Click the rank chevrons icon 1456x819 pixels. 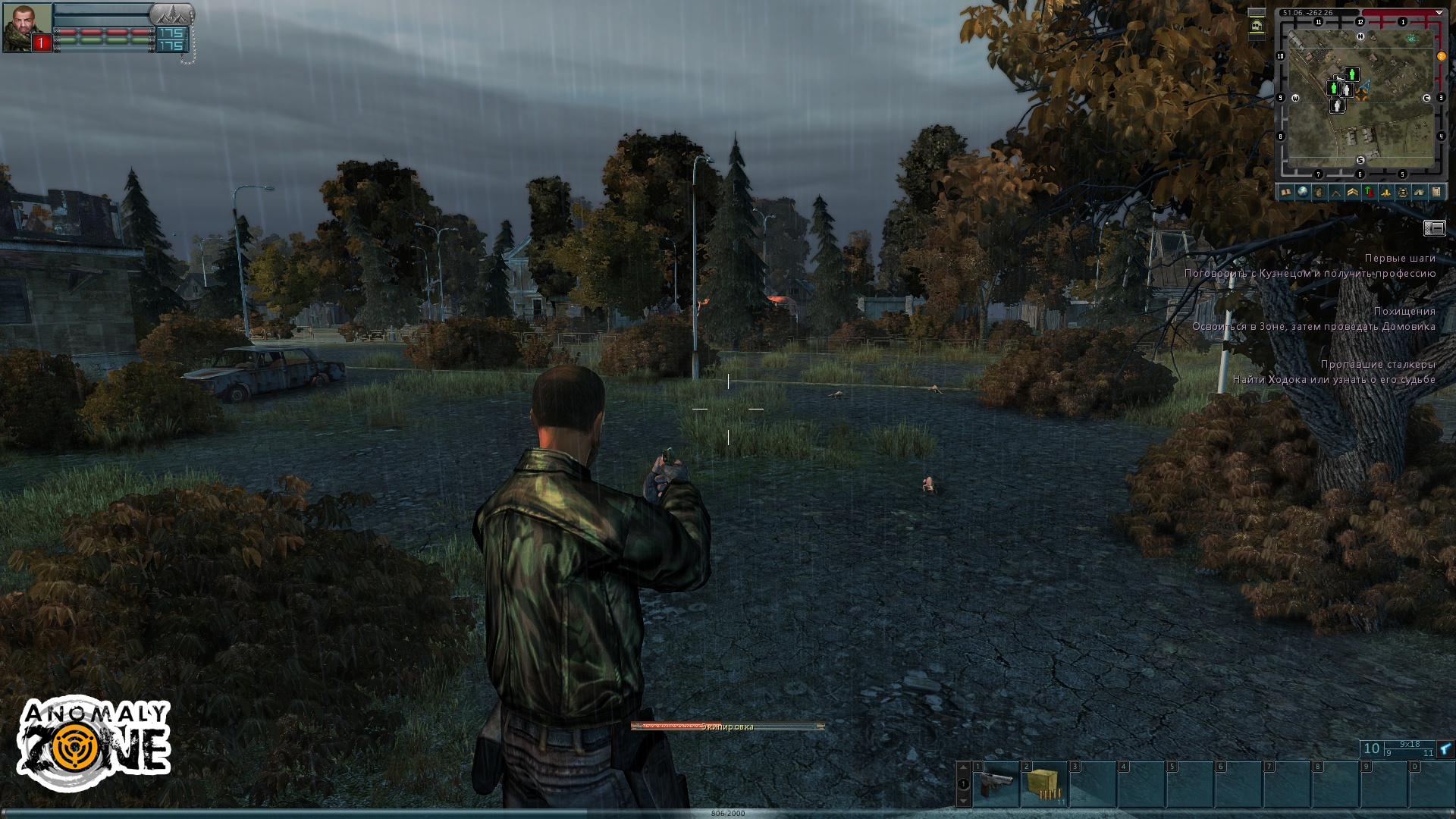point(1352,193)
